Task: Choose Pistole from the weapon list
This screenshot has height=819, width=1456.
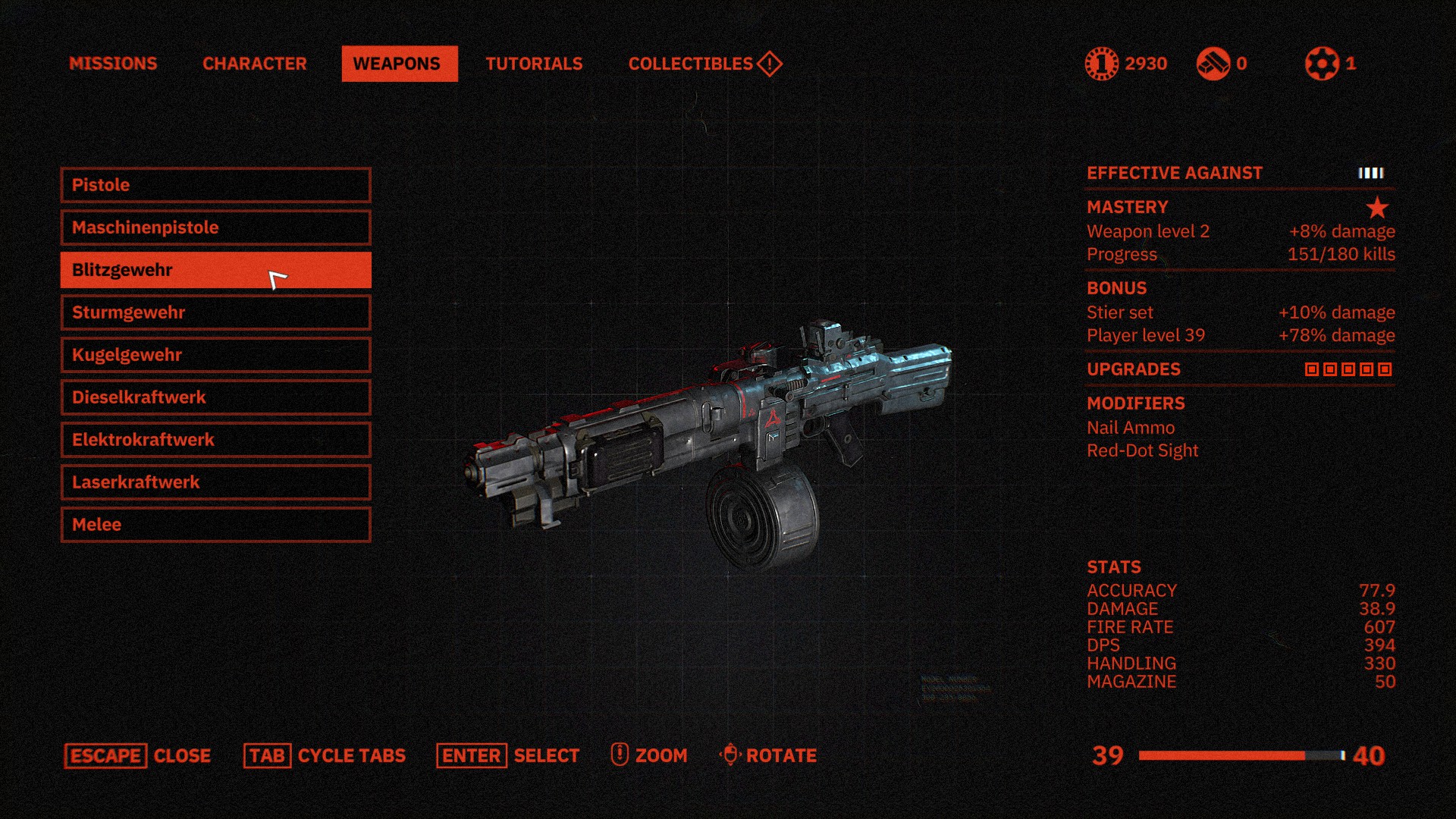Action: pyautogui.click(x=215, y=185)
